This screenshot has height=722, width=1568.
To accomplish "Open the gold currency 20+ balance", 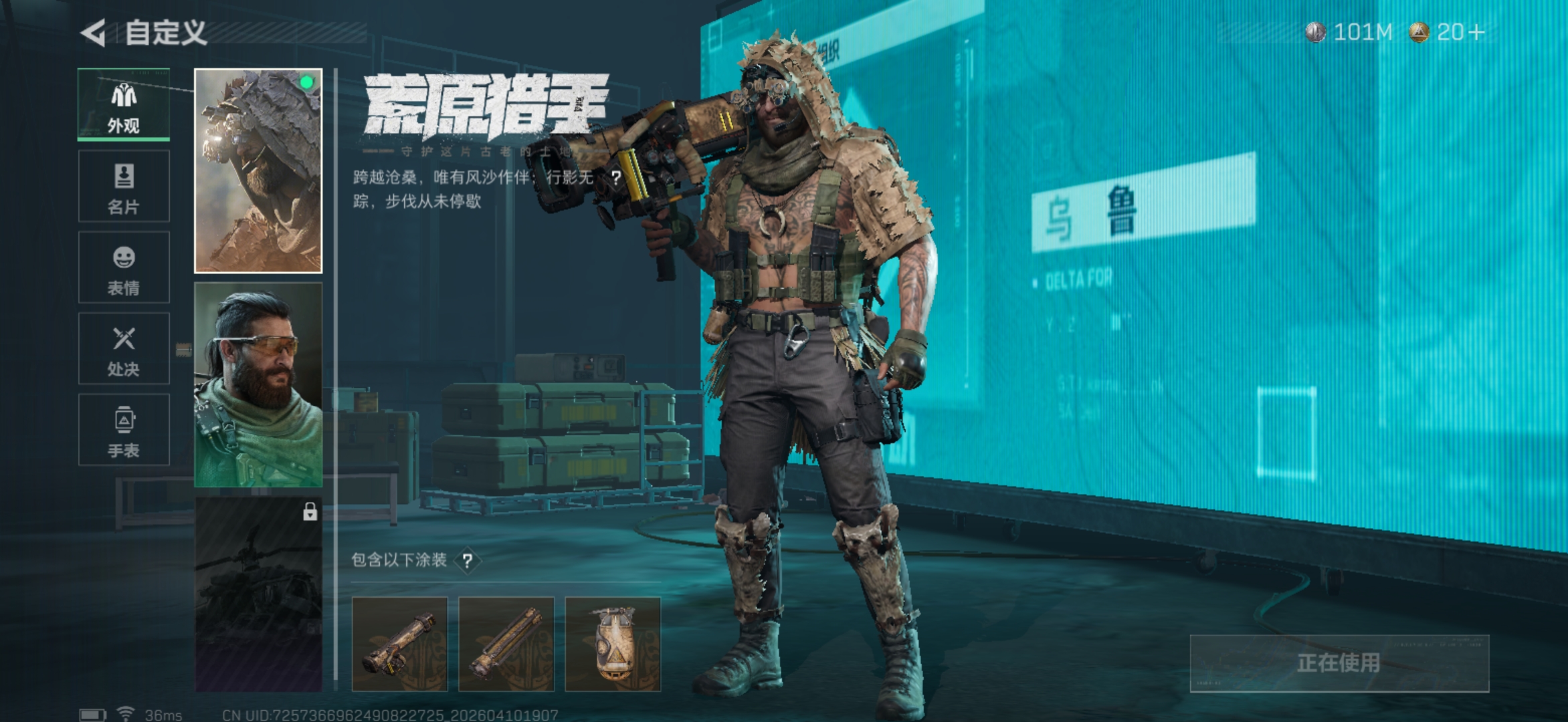I will pyautogui.click(x=1448, y=32).
